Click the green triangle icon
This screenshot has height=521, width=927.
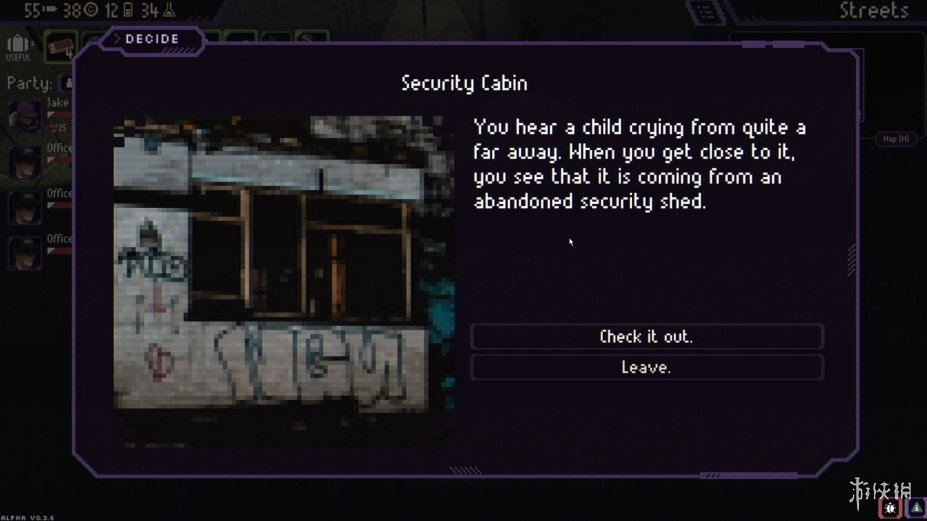point(915,508)
